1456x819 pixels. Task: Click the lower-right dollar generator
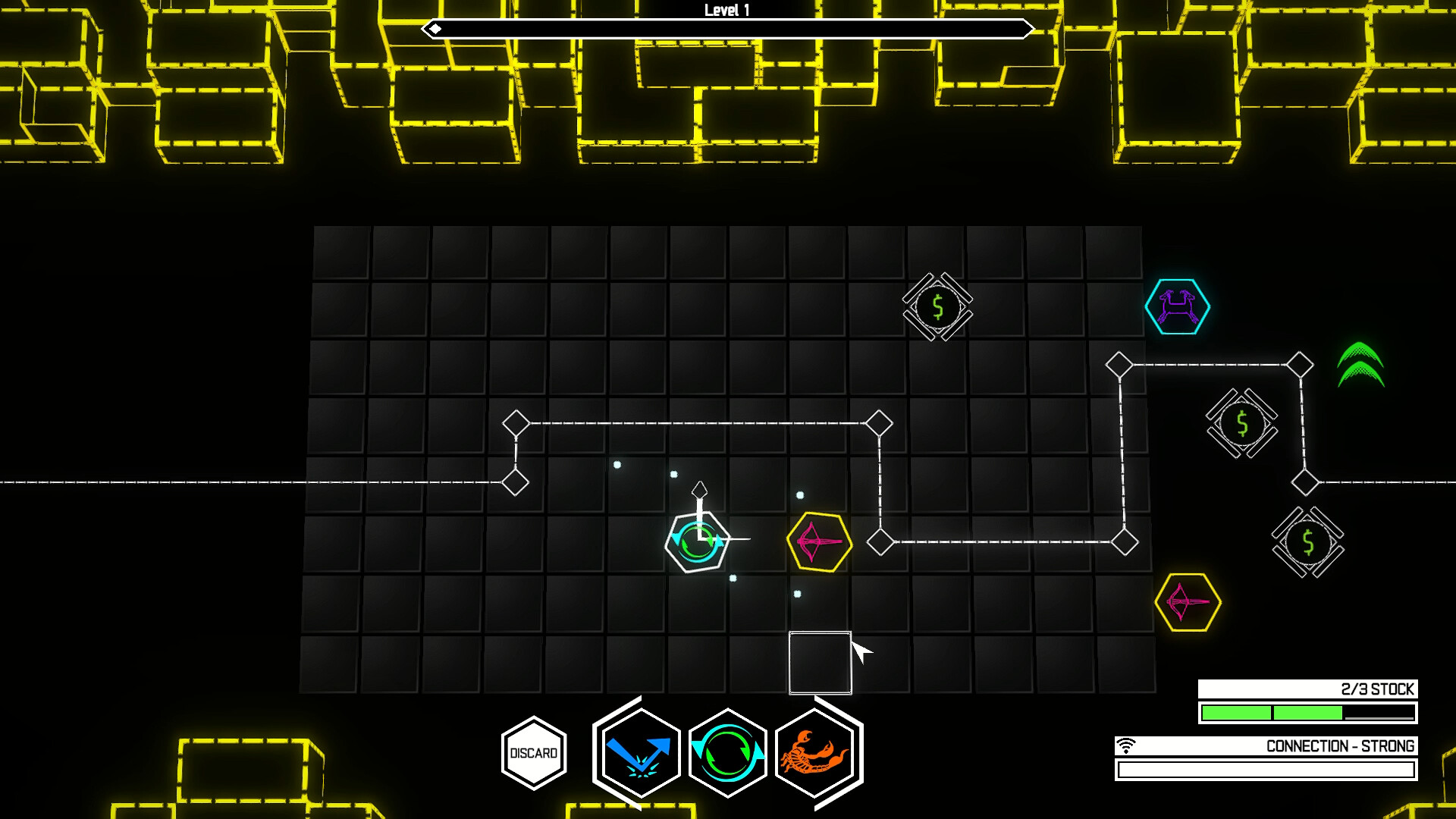point(1307,543)
